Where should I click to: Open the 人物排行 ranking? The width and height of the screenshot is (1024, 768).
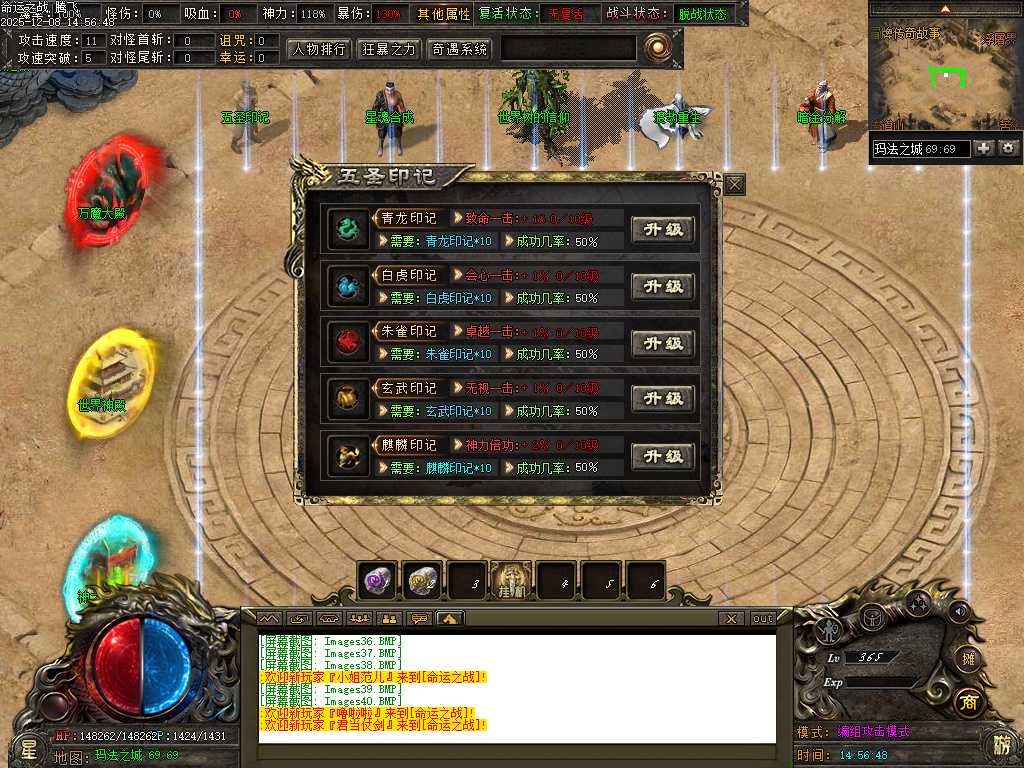pyautogui.click(x=319, y=48)
